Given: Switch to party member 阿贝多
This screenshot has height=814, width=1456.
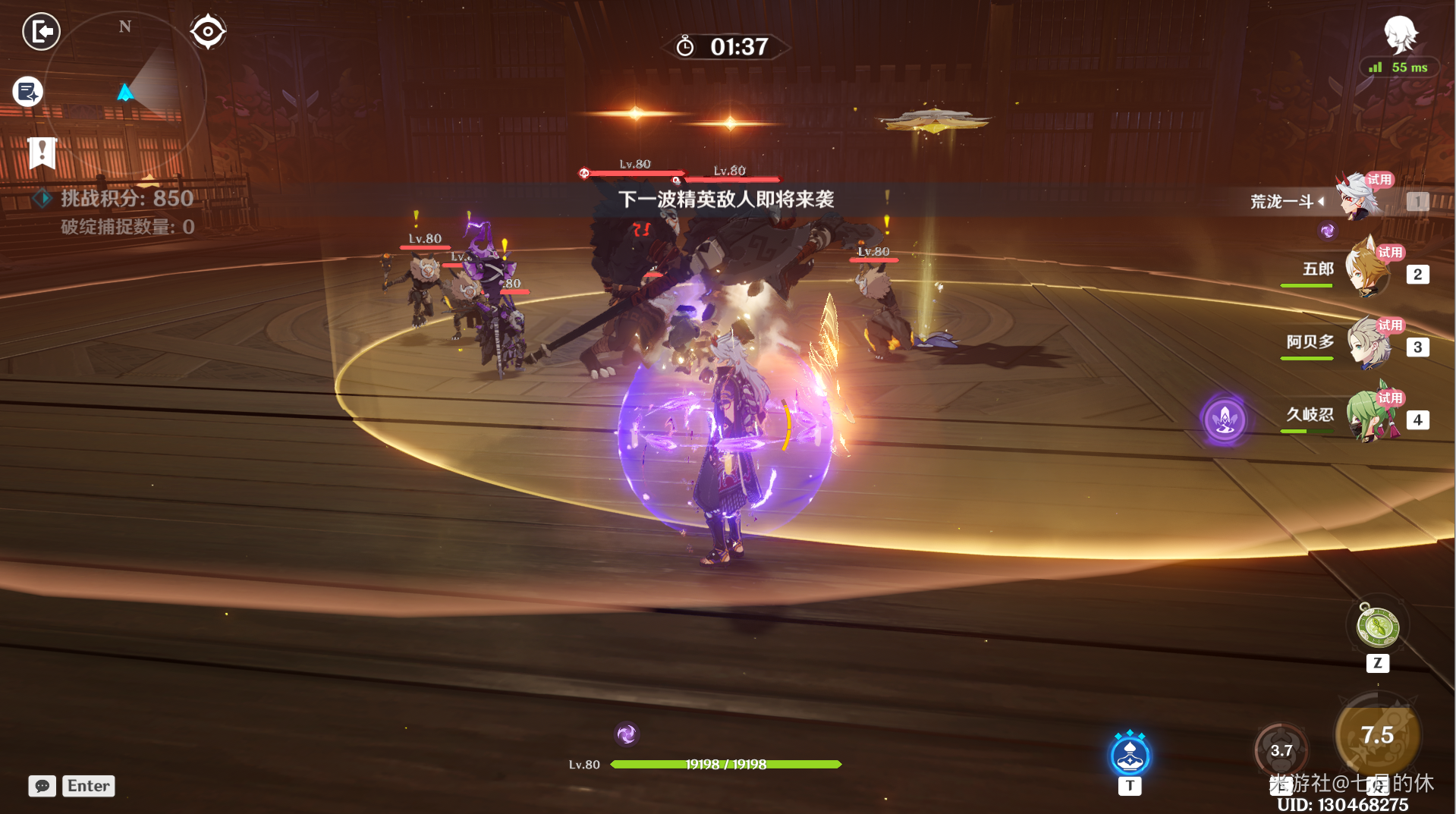Looking at the screenshot, I should pyautogui.click(x=1368, y=344).
